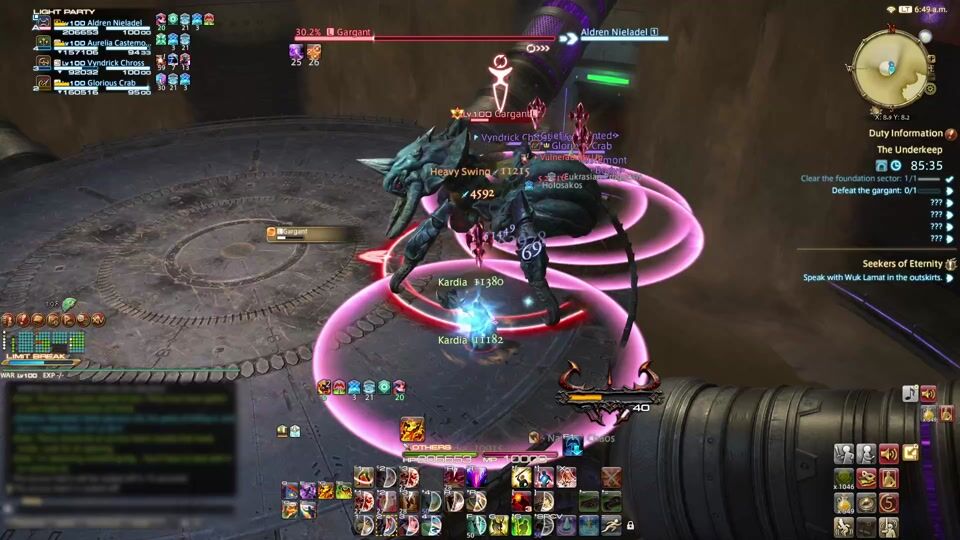960x540 pixels.
Task: Choose Glorious Crab from the party list
Action: pyautogui.click(x=100, y=83)
